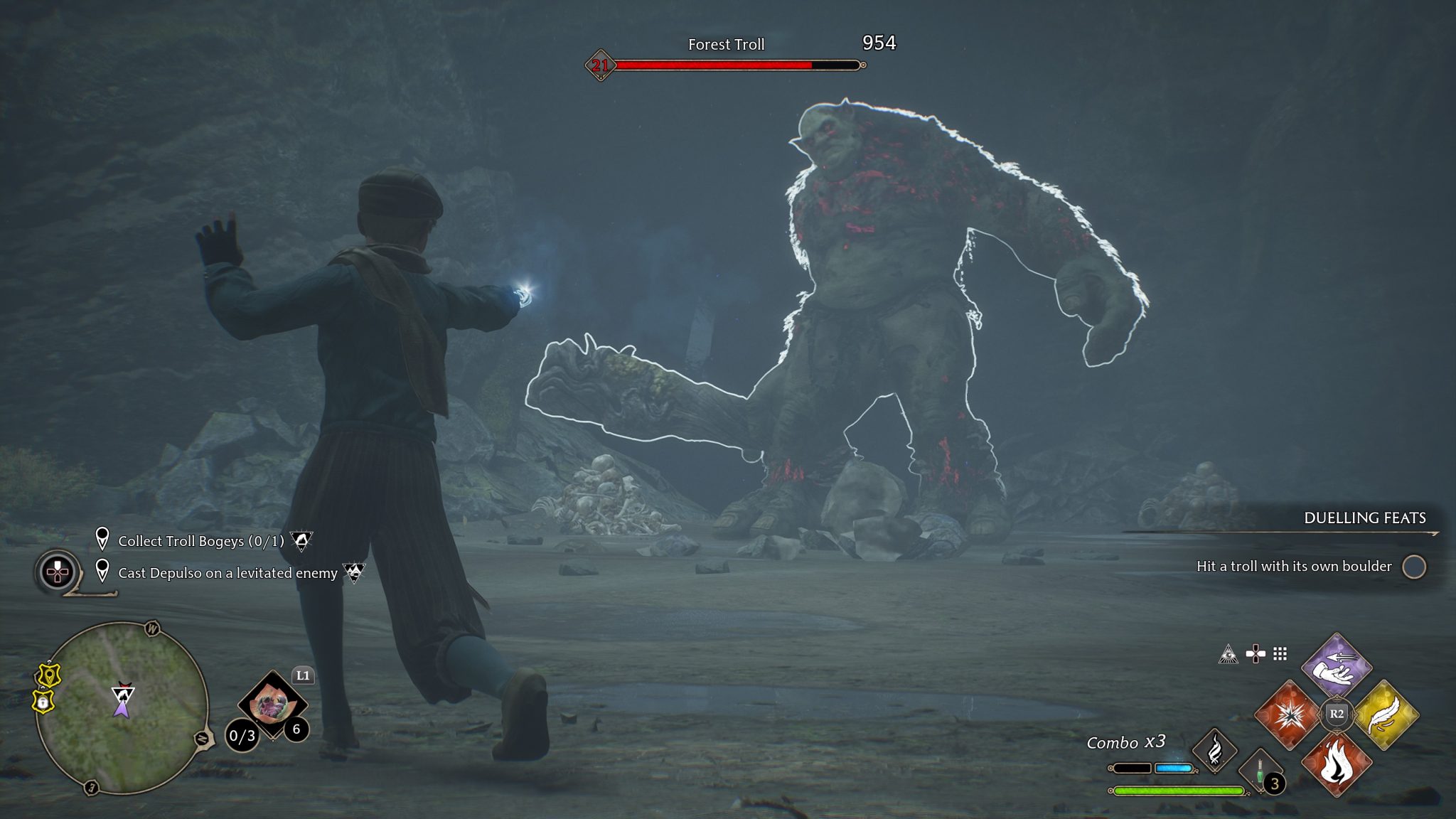The height and width of the screenshot is (819, 1456).
Task: Choose the red starburst spell slot
Action: [1288, 714]
